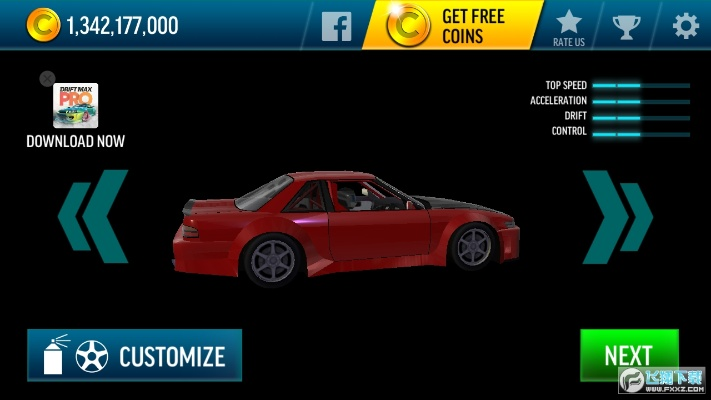This screenshot has width=711, height=400.
Task: Open the Facebook page link
Action: 336,25
